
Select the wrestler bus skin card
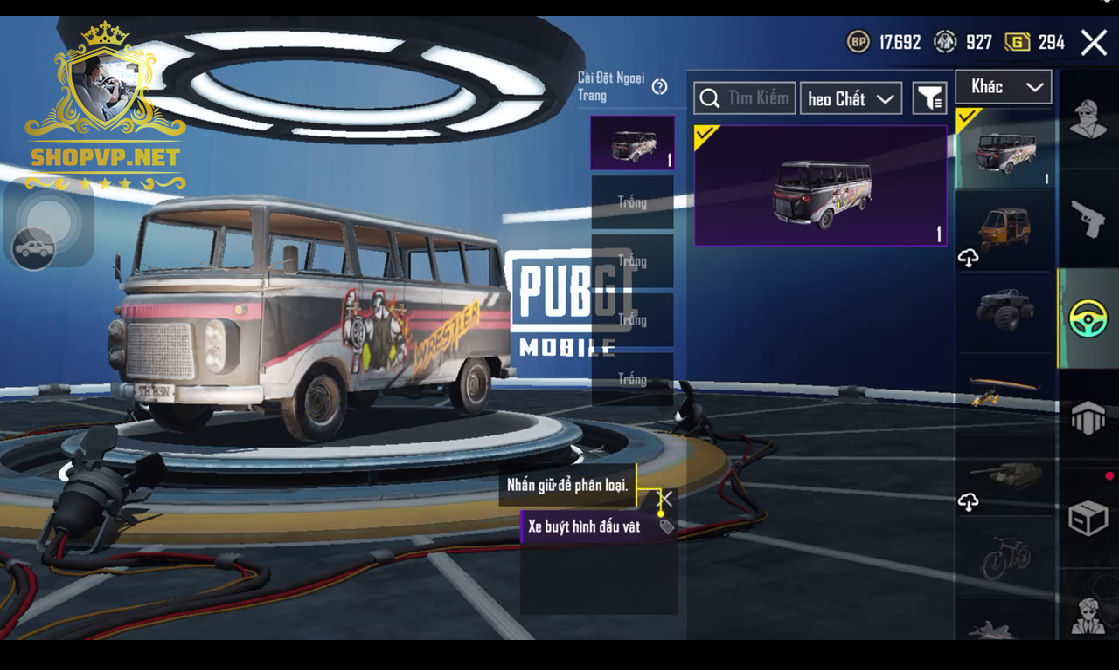click(x=820, y=186)
